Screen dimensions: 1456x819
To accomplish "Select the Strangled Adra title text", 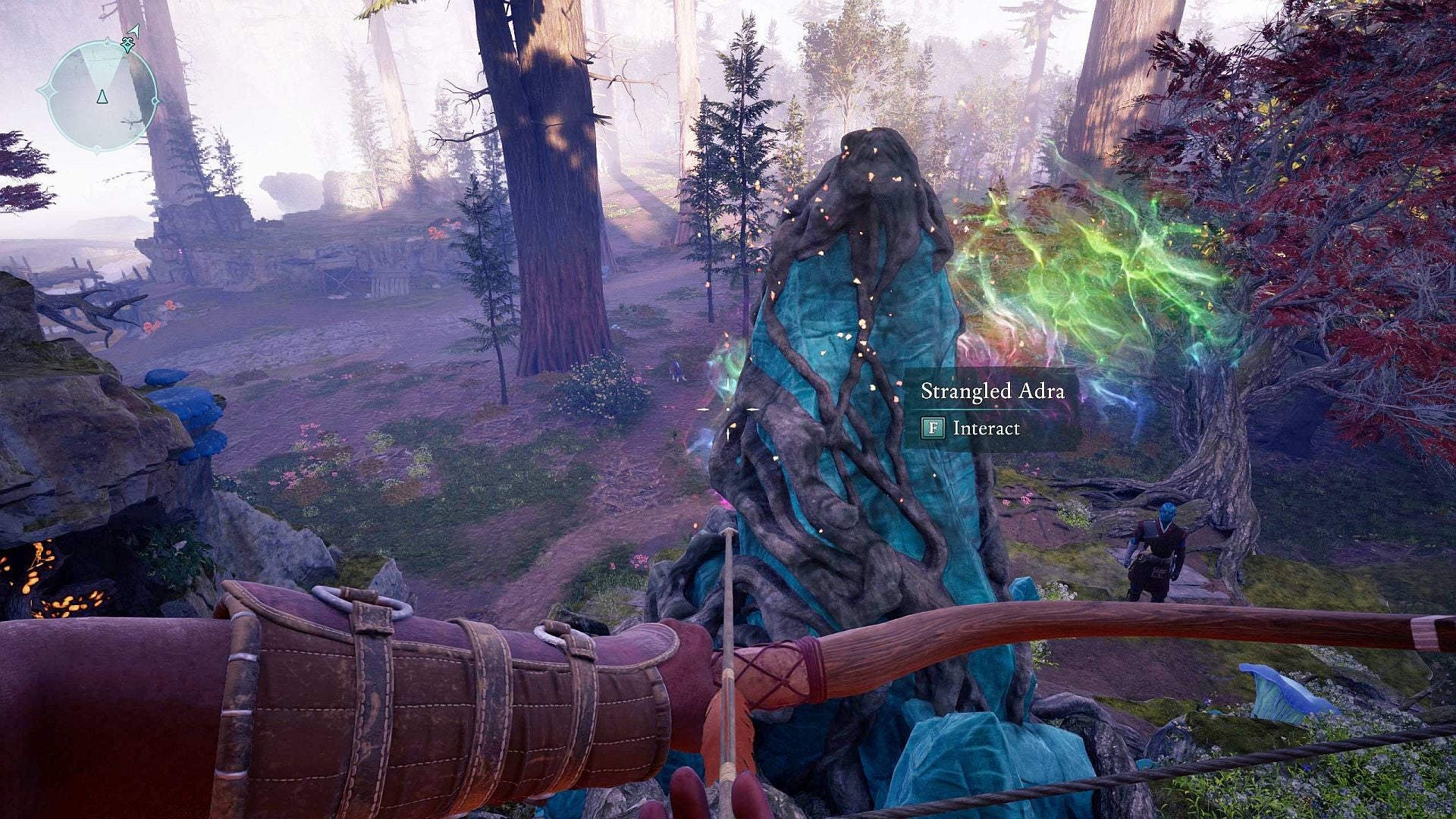I will tap(993, 391).
